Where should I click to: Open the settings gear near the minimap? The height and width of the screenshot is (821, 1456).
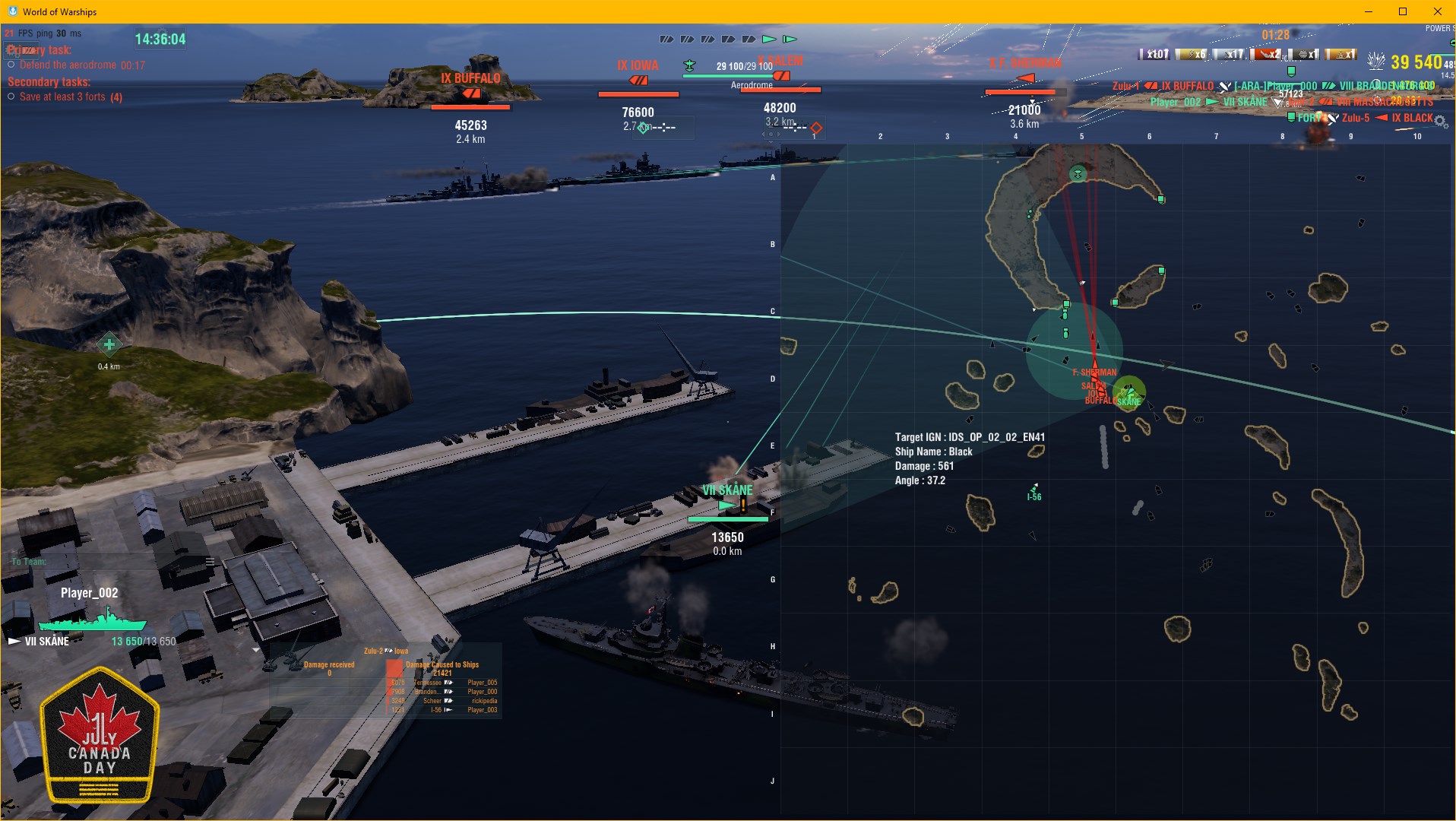click(1440, 122)
